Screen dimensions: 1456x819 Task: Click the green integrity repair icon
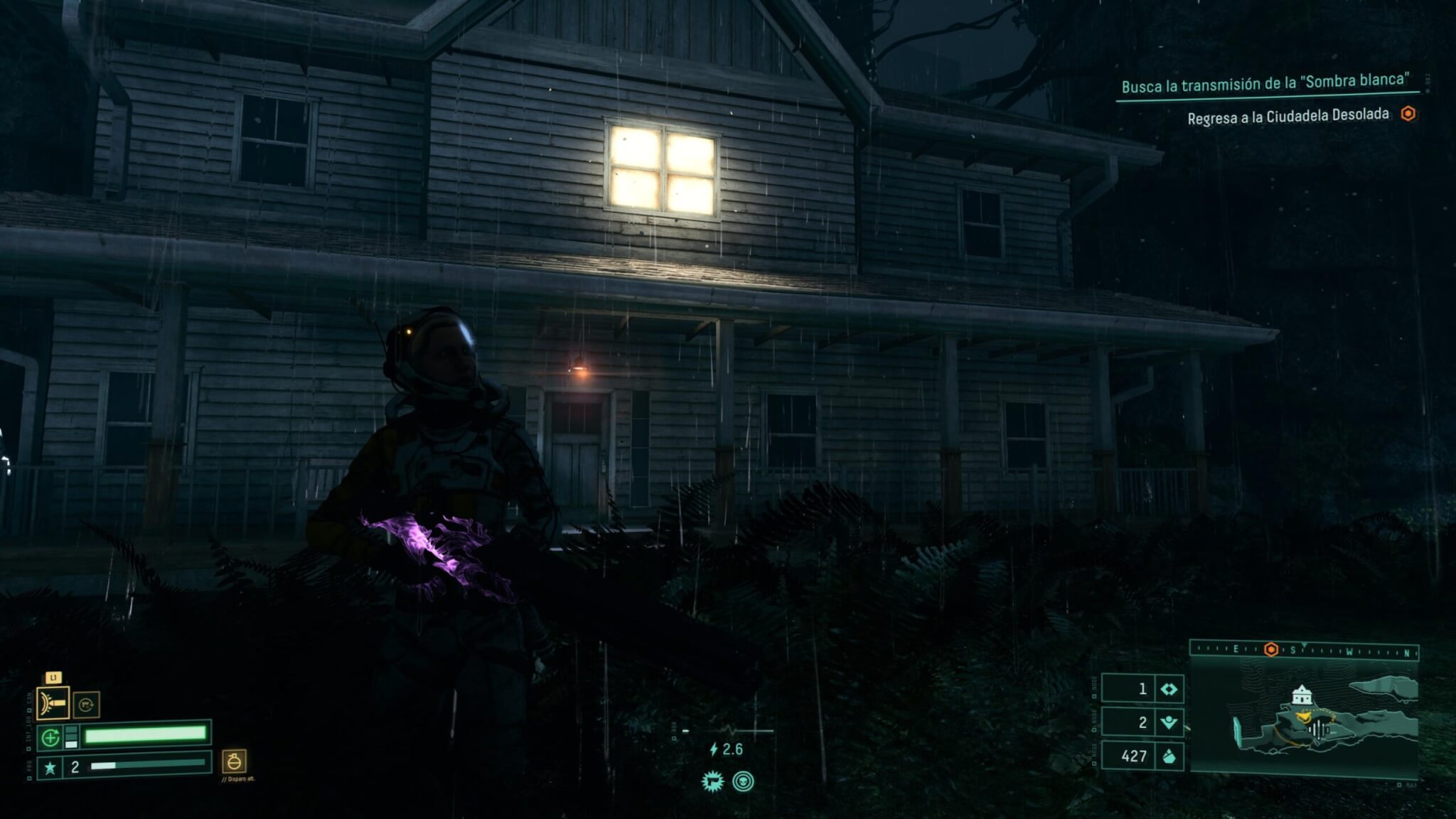click(50, 738)
